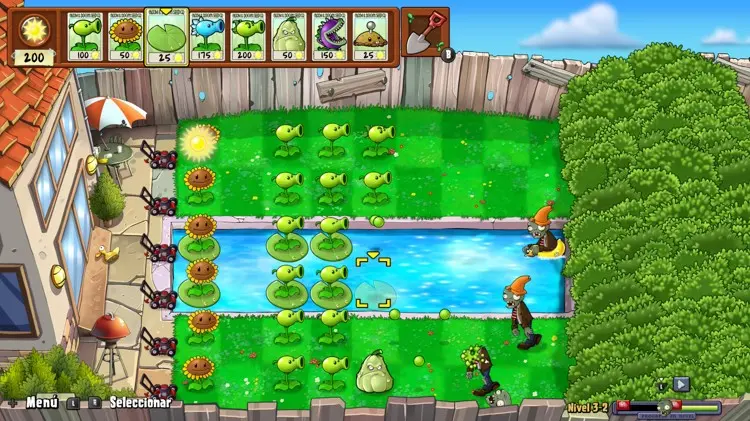Pick the Lily Pad seed packet
The height and width of the screenshot is (421, 750).
pos(166,35)
